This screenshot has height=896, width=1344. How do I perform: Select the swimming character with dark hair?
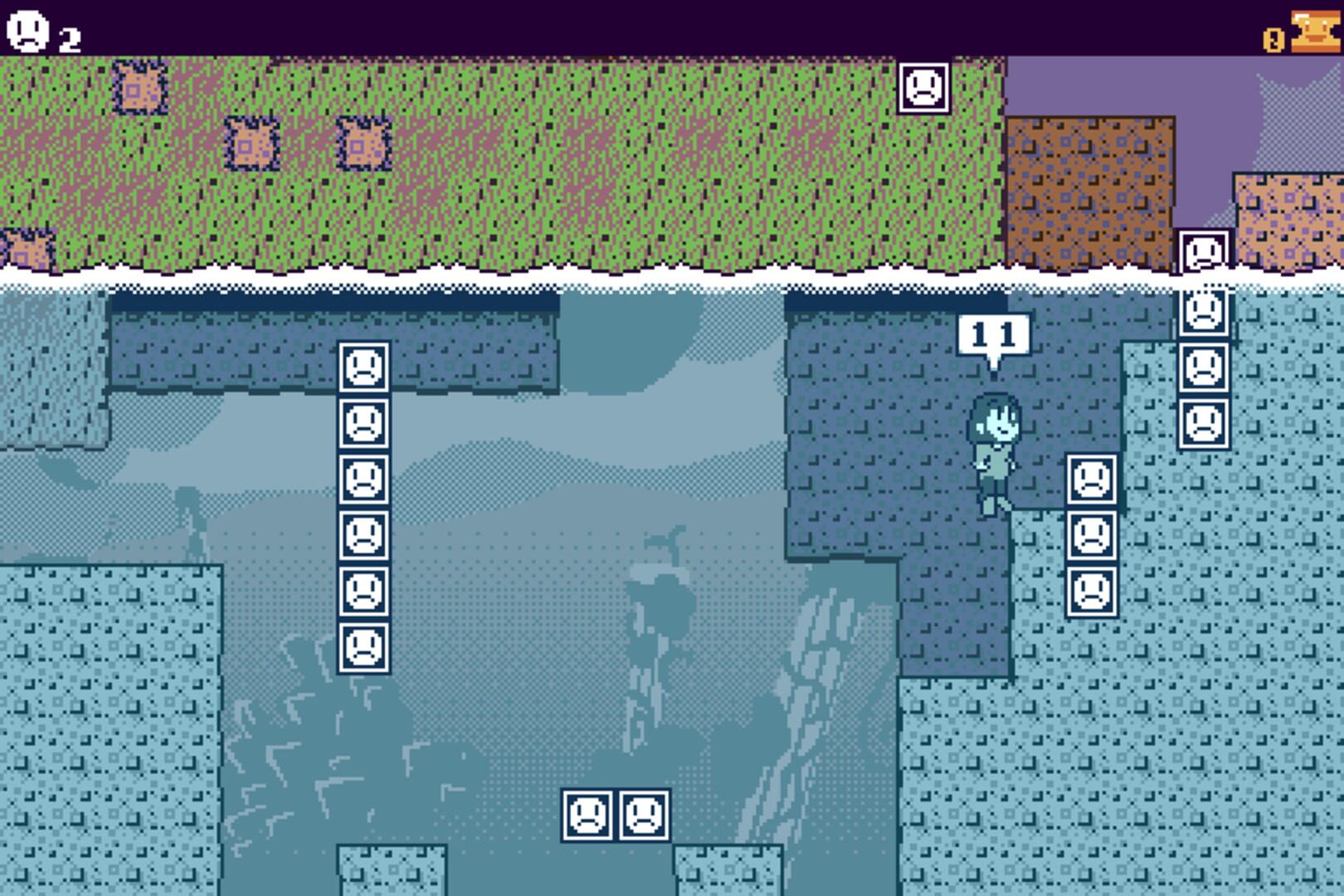tap(996, 448)
